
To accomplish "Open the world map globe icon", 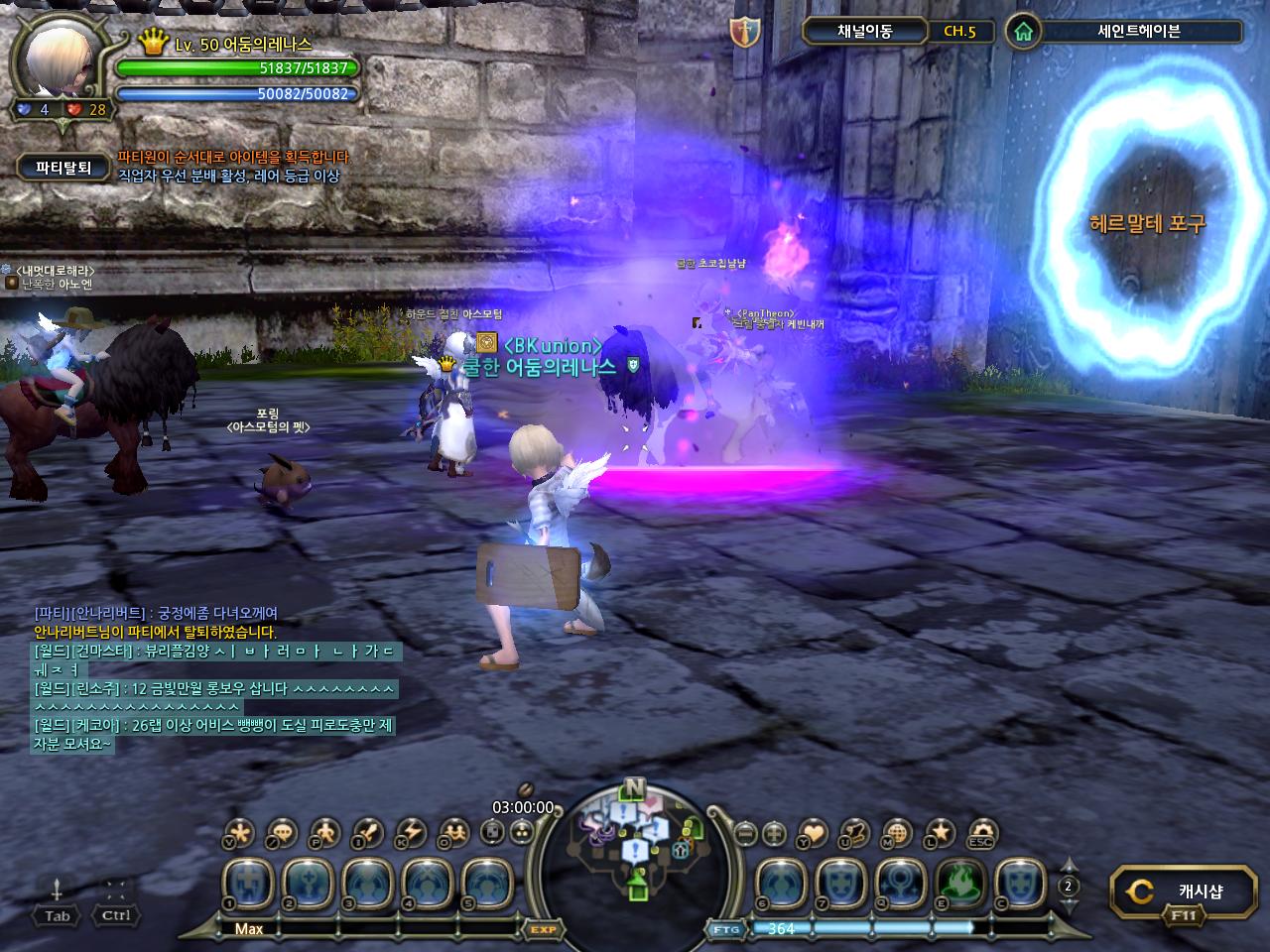I will [x=896, y=833].
